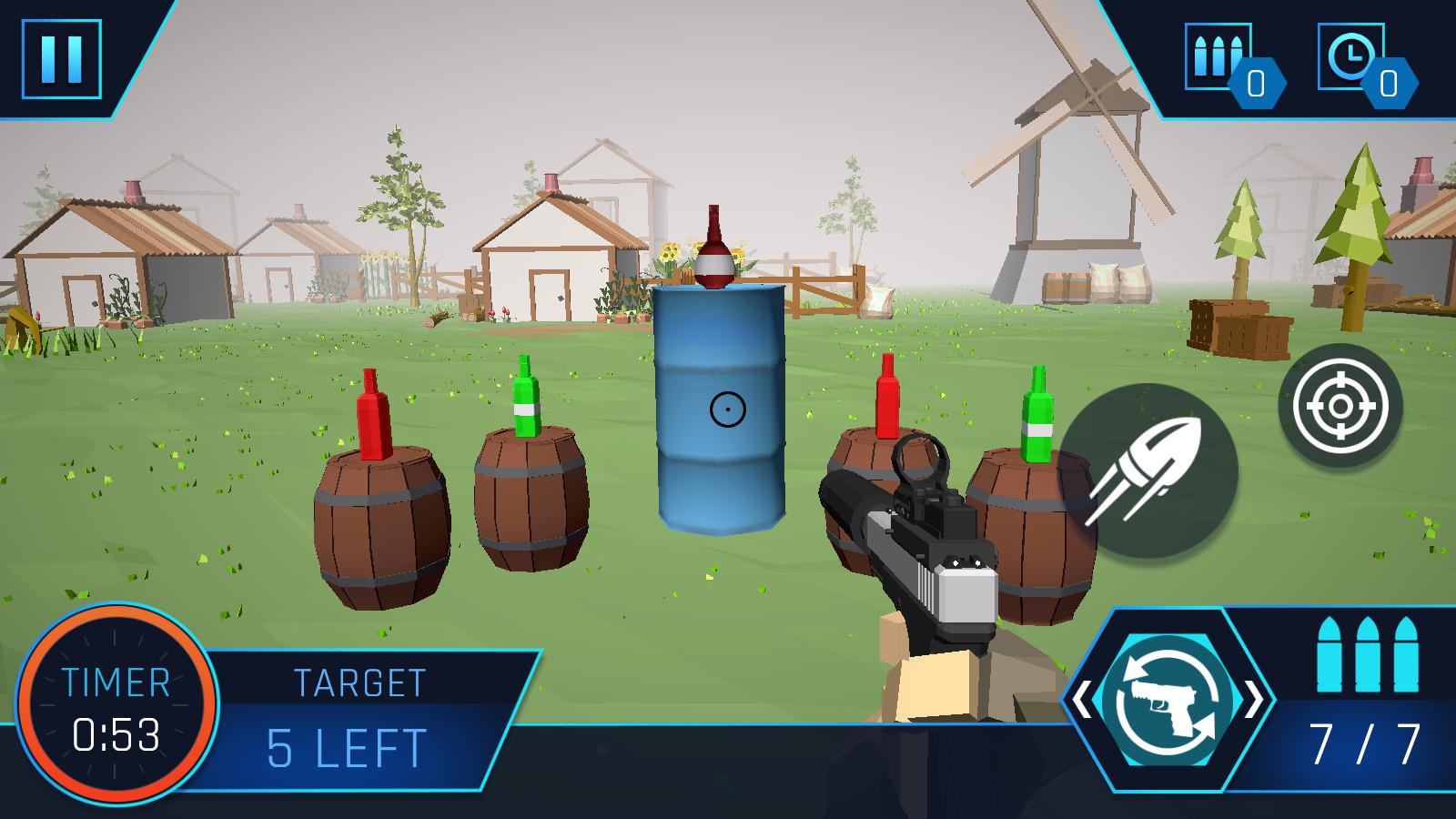This screenshot has width=1456, height=819.
Task: Click the circular 0:53 timer gauge
Action: point(116,710)
